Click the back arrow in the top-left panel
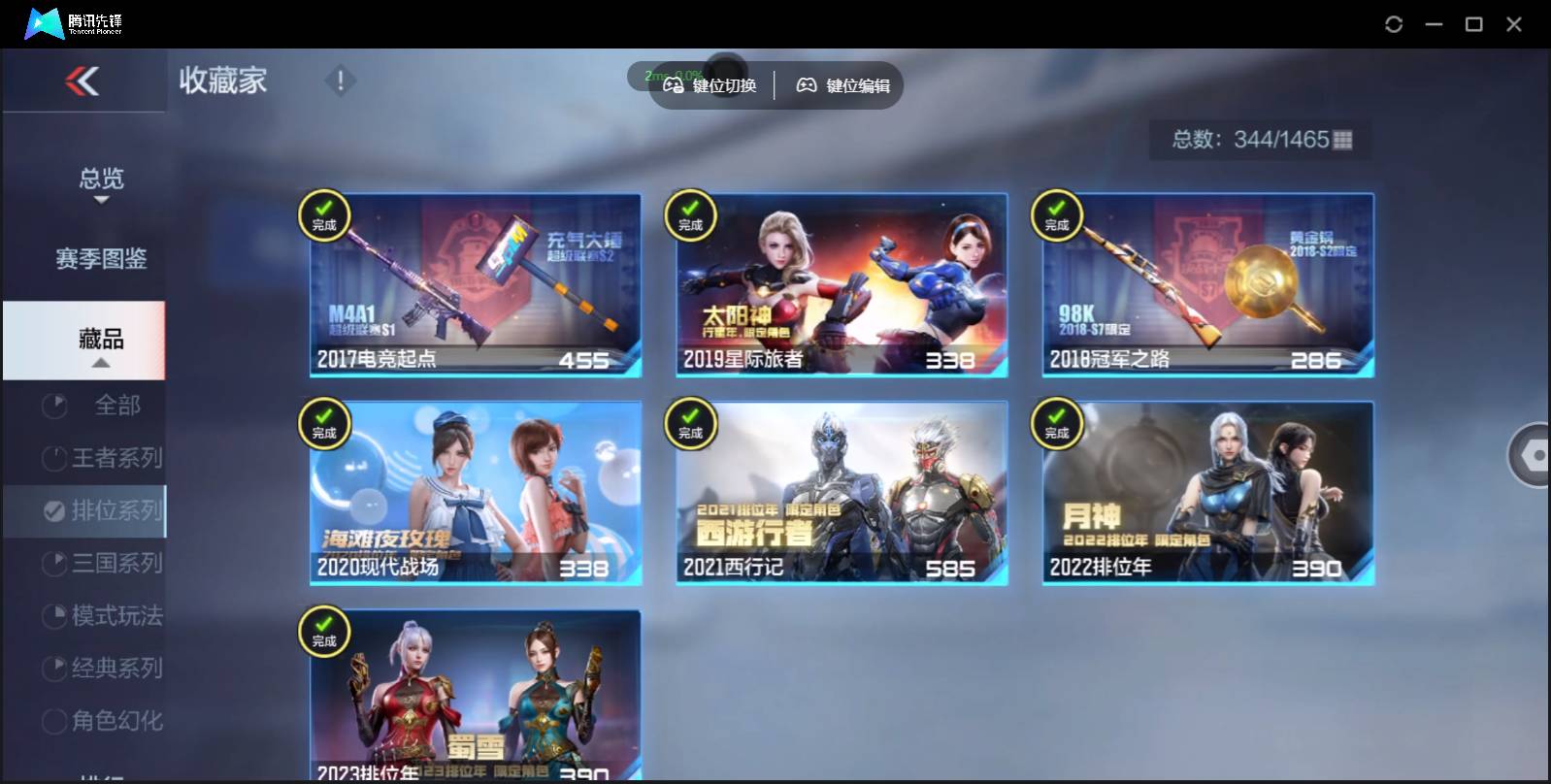 pyautogui.click(x=83, y=82)
